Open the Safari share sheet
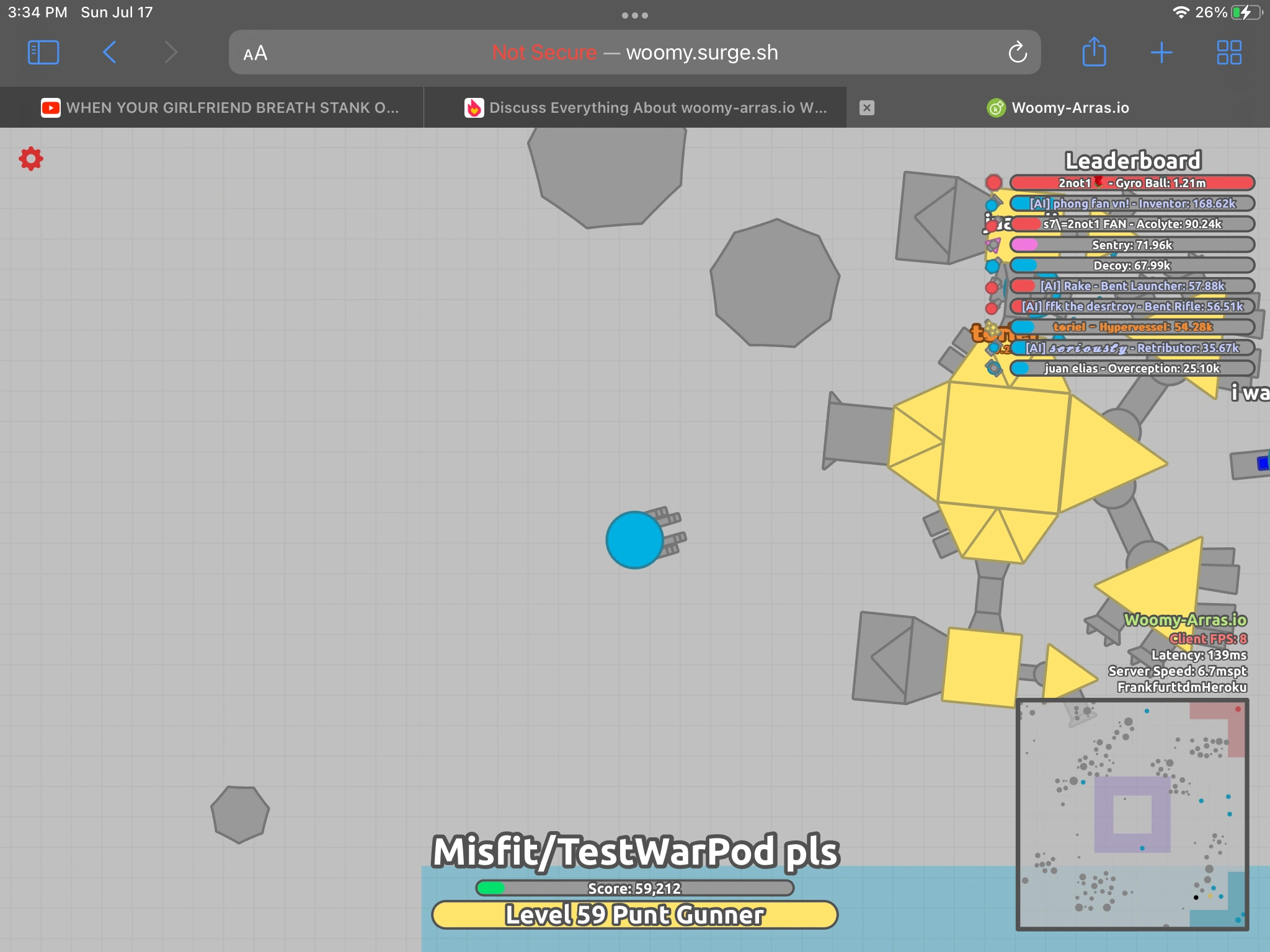1270x952 pixels. point(1095,52)
